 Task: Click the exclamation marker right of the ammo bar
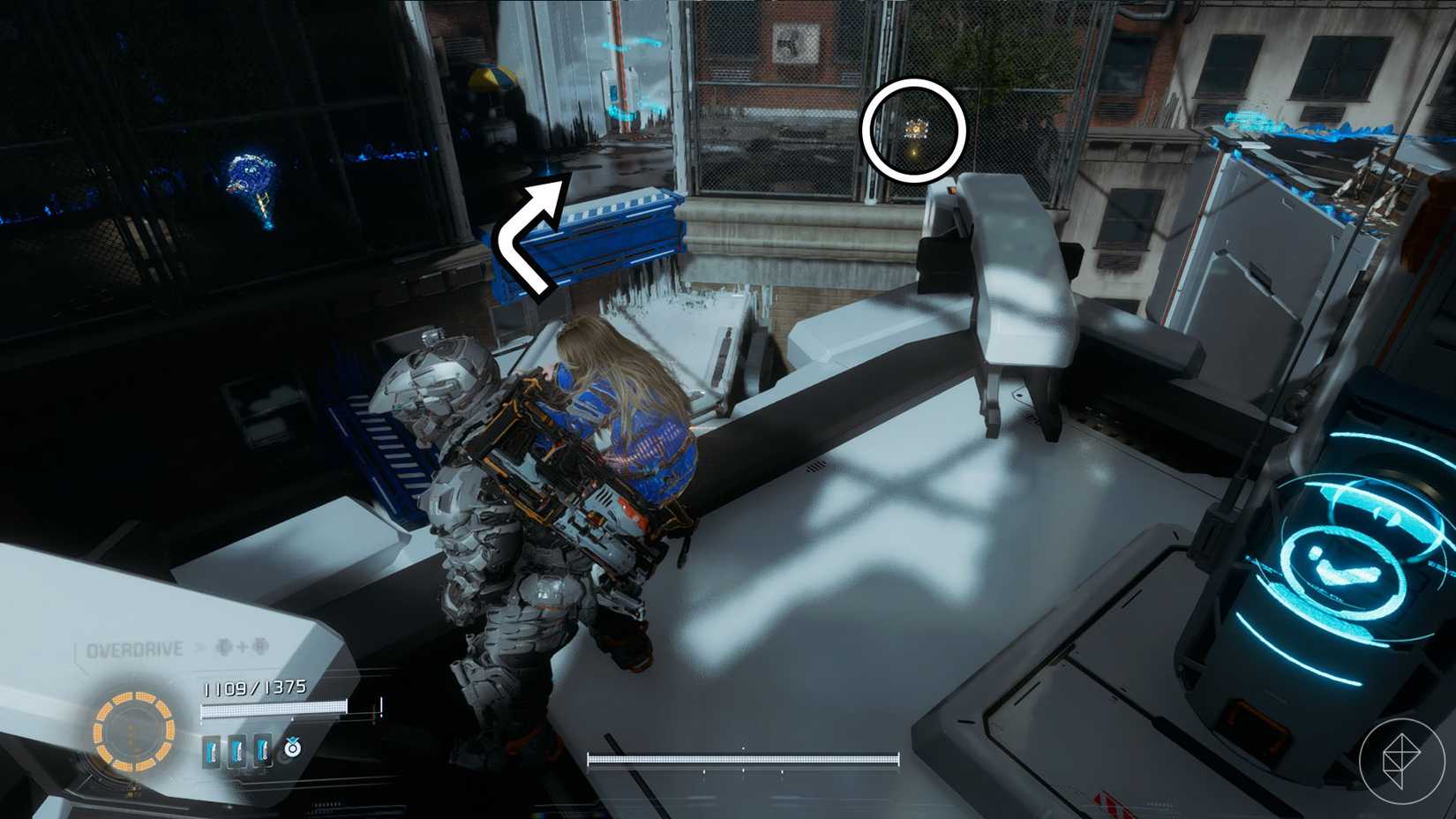click(x=380, y=708)
